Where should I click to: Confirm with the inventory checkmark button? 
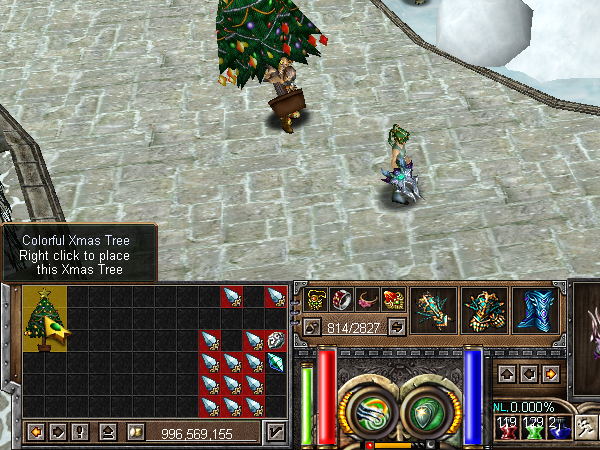(274, 432)
